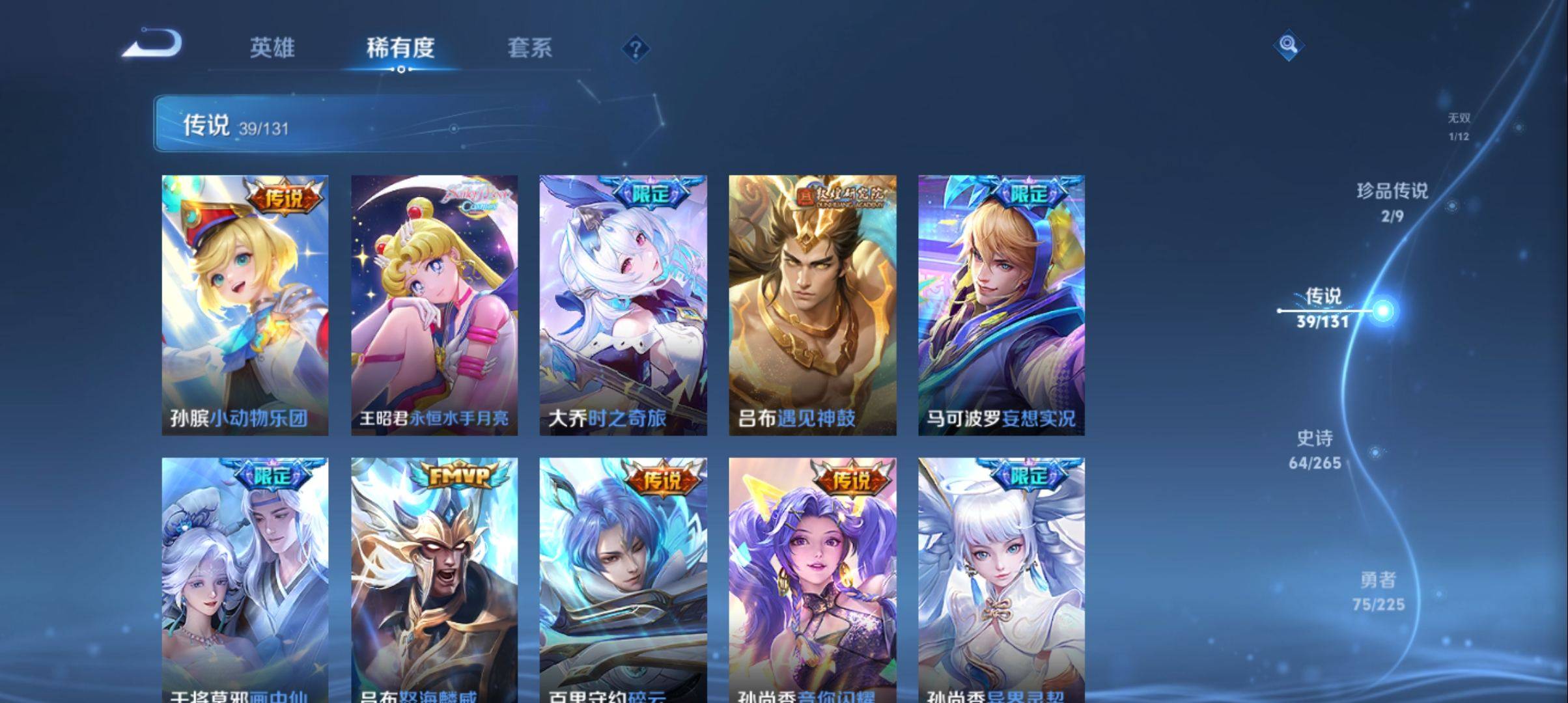The height and width of the screenshot is (703, 1568).
Task: Open the magnifier search icon
Action: [1288, 45]
